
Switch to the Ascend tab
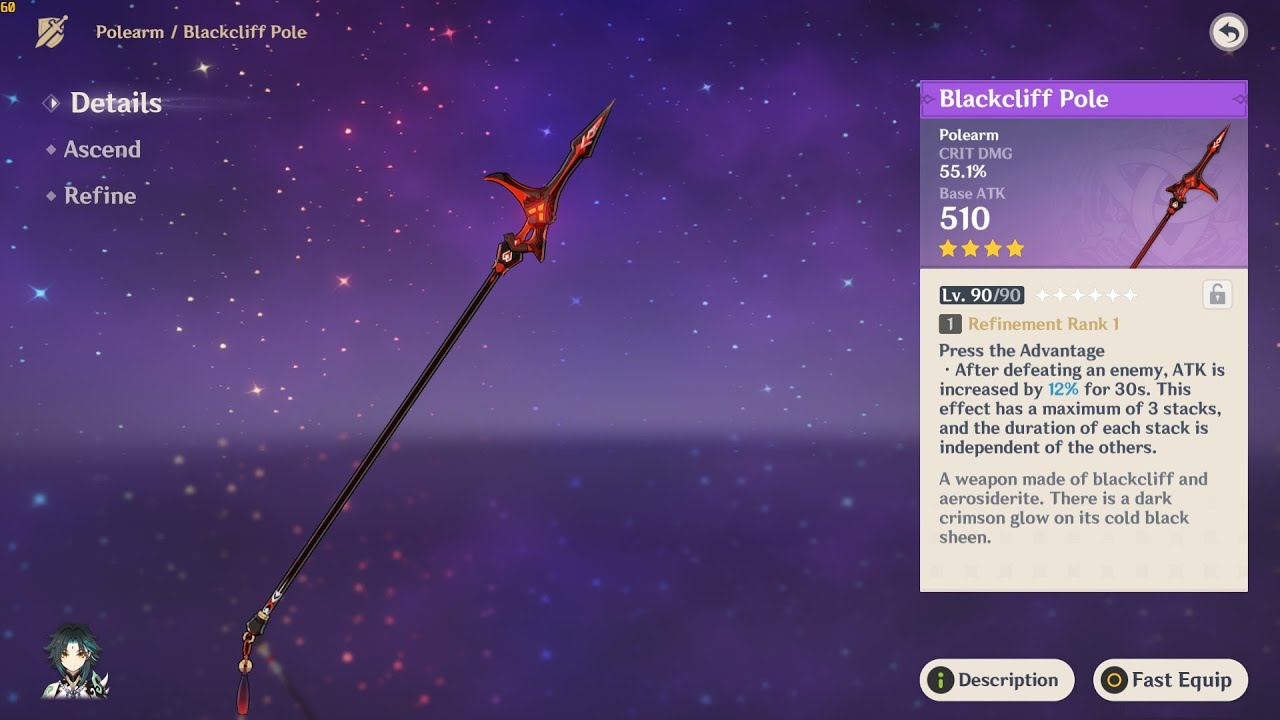click(x=101, y=150)
